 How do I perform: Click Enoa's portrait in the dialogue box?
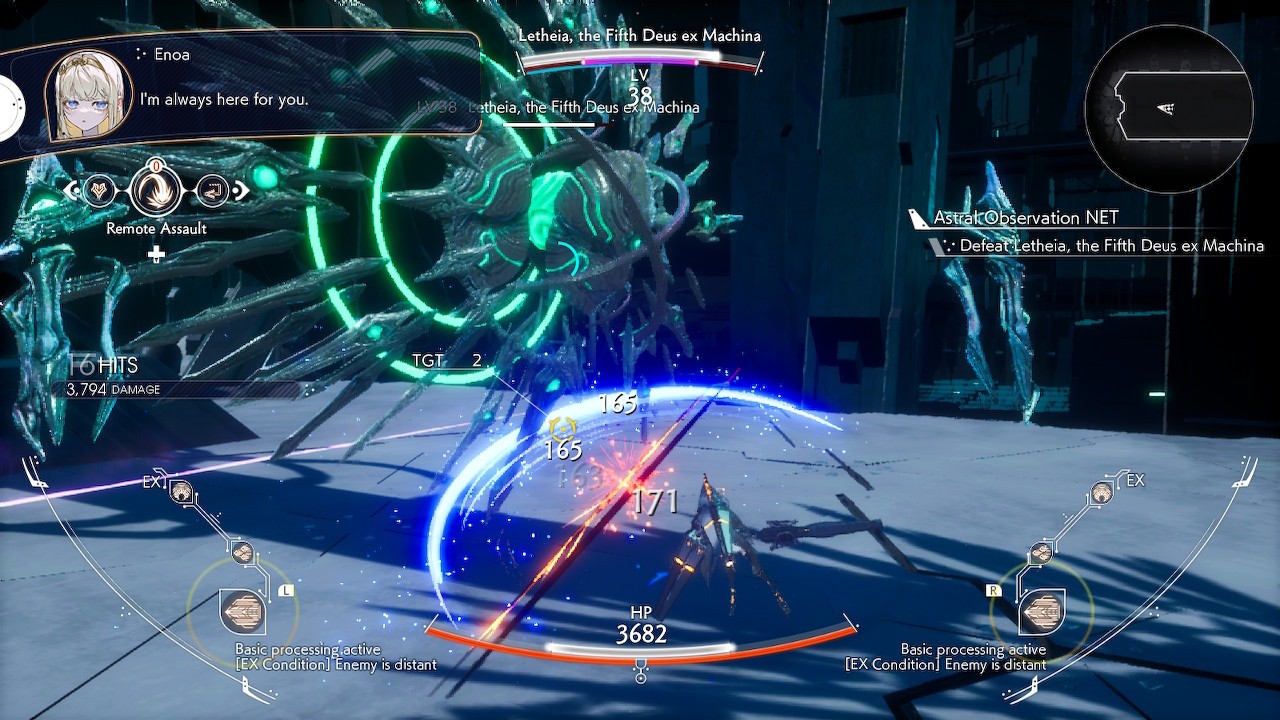click(88, 94)
